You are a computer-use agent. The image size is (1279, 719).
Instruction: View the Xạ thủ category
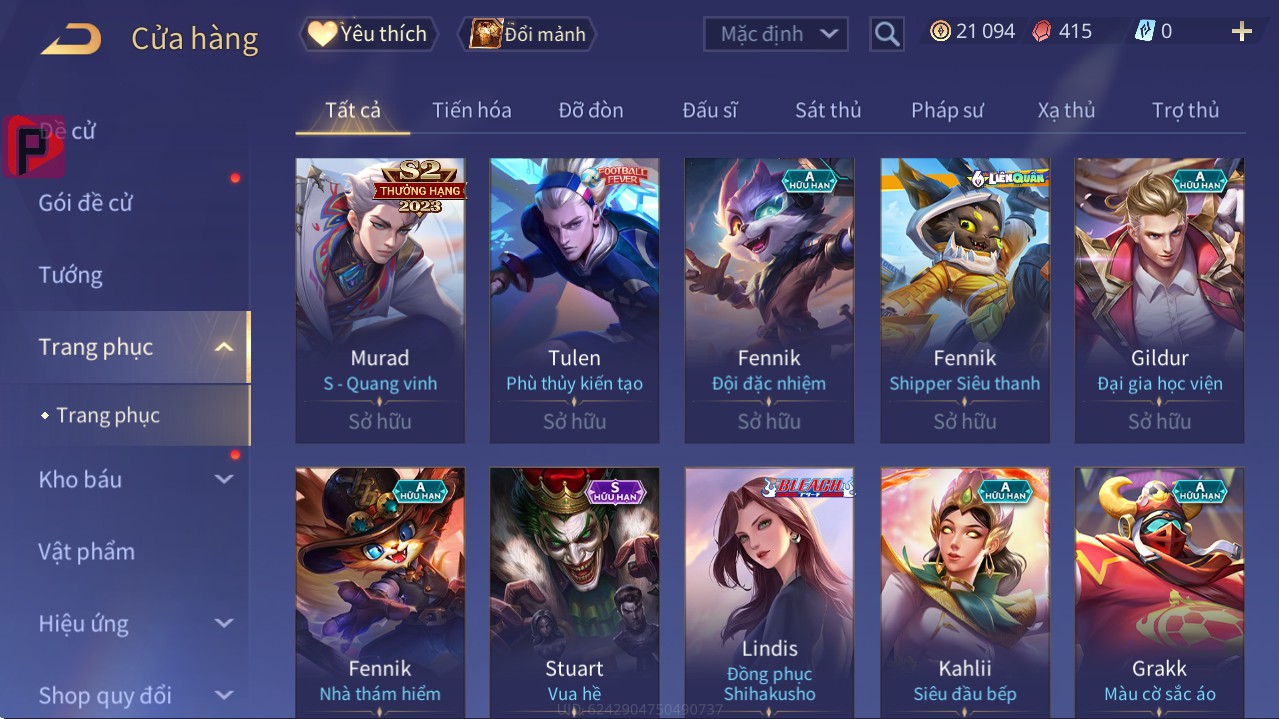coord(1066,110)
